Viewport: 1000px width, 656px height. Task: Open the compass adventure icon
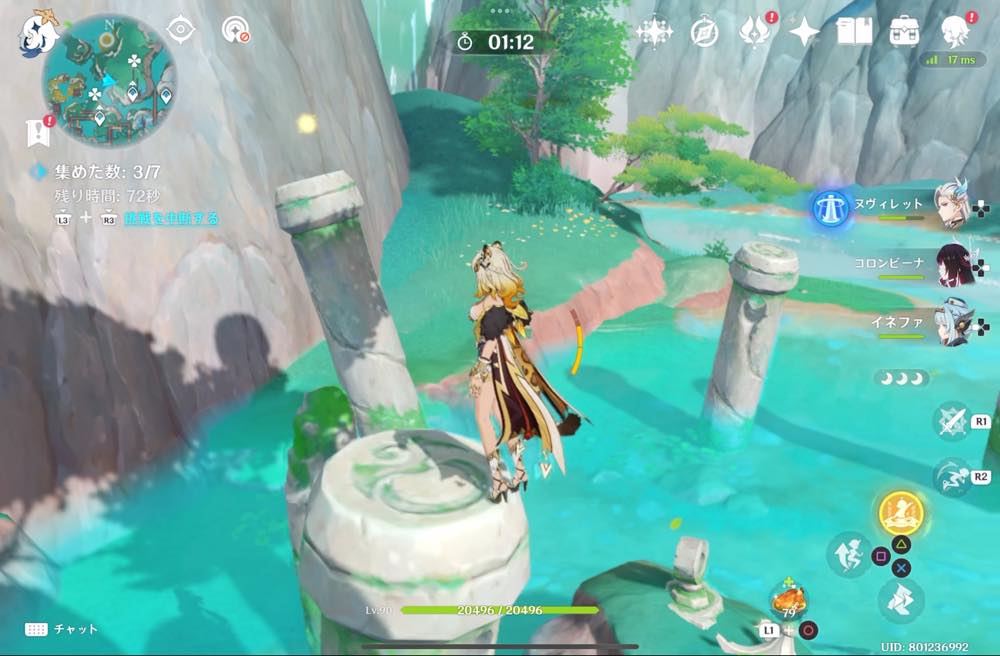click(704, 32)
